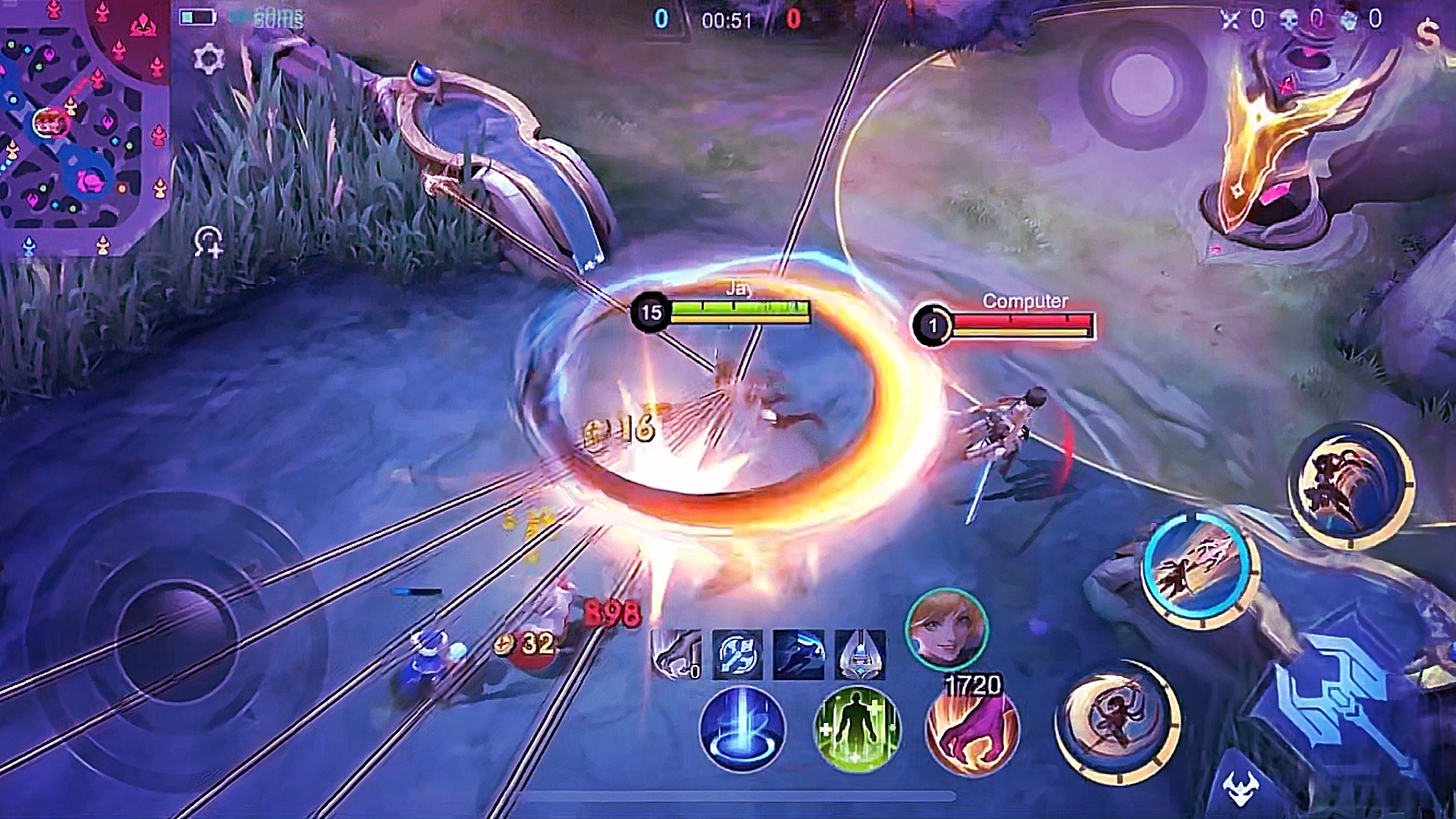The width and height of the screenshot is (1456, 819).
Task: Toggle the hero lock target icon
Action: tap(209, 243)
